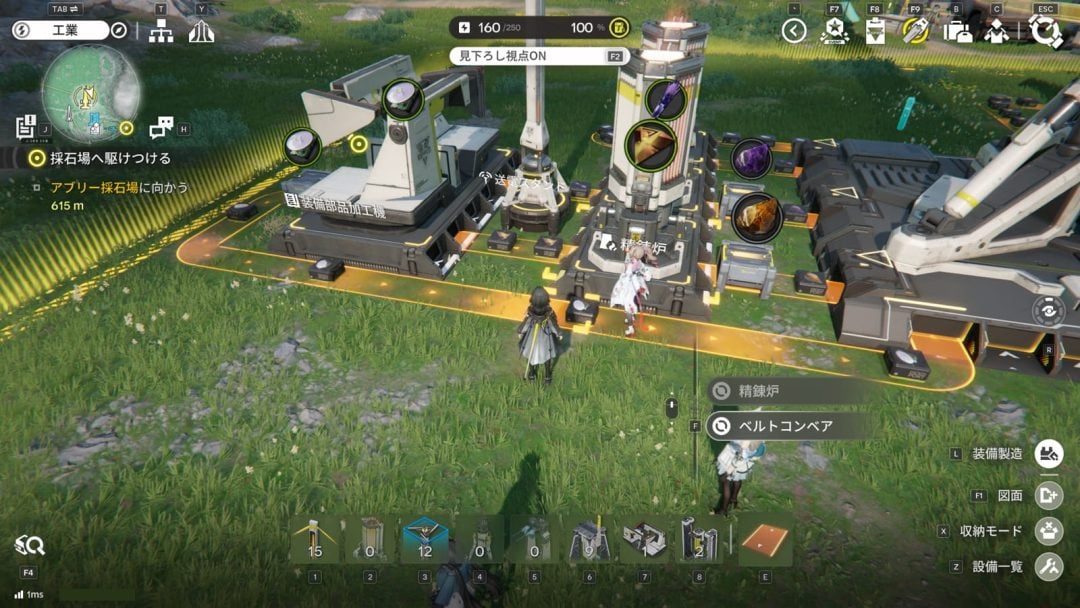Select the orange floor panel slot

(x=766, y=541)
